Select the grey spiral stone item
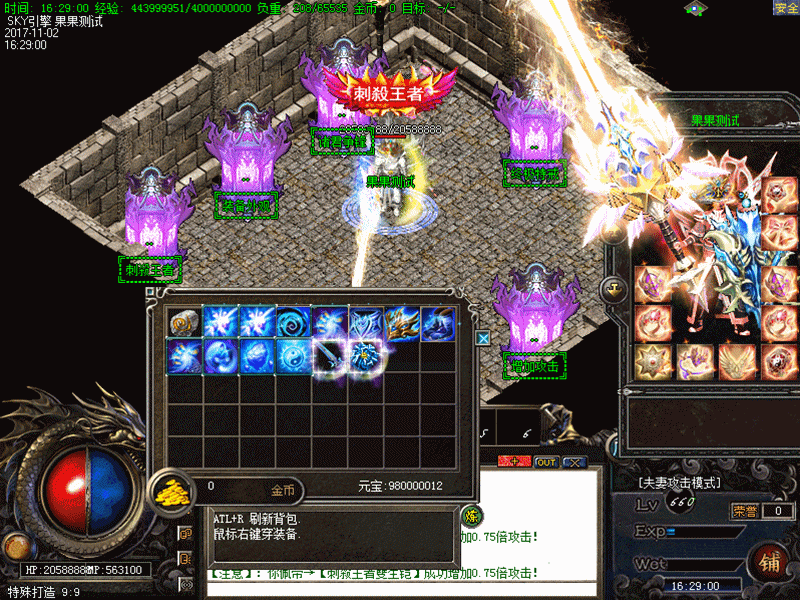This screenshot has height=600, width=800. point(183,323)
